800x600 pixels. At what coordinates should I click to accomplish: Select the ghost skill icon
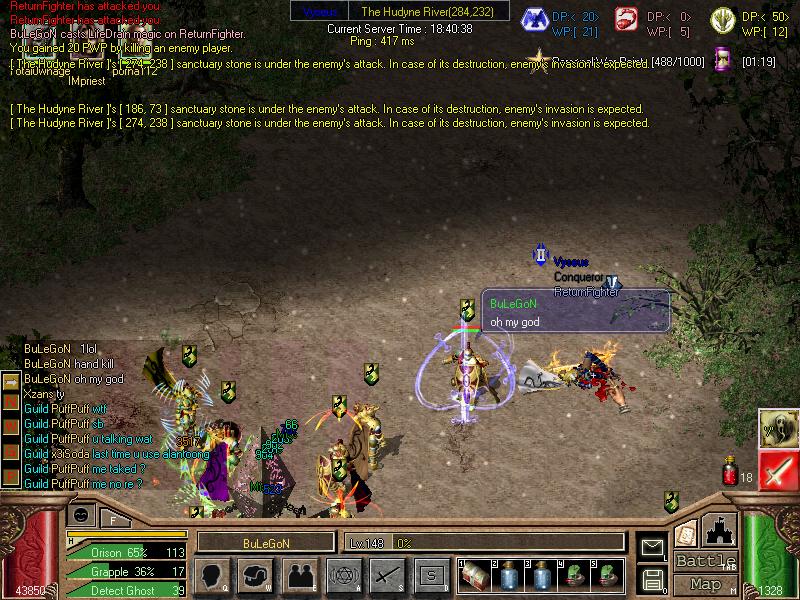point(778,428)
